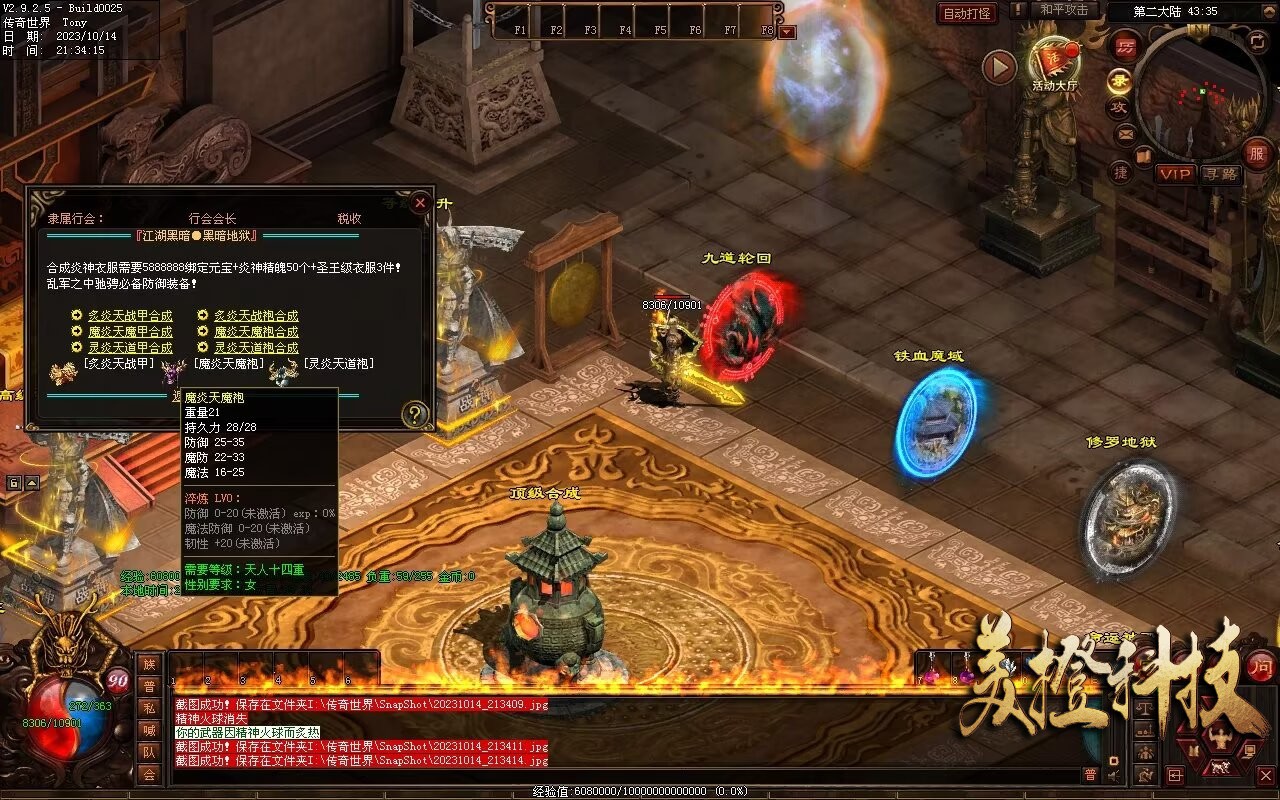Expand the F-key skill bar dropdown arrow

[x=787, y=32]
